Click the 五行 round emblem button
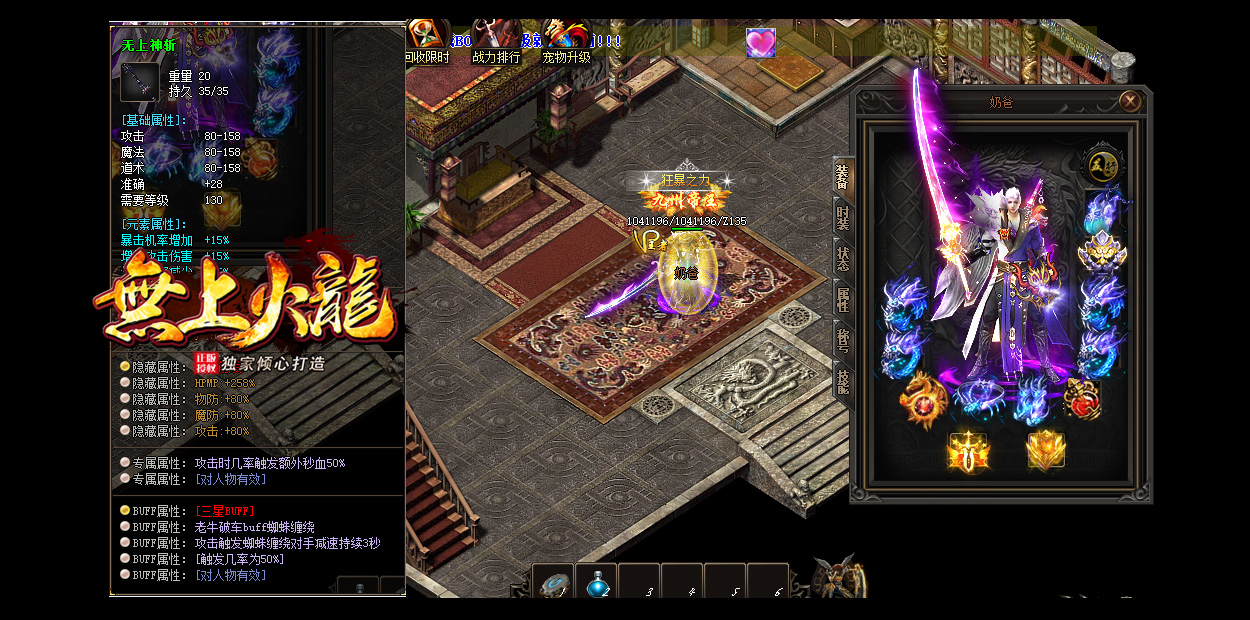 pos(1103,165)
